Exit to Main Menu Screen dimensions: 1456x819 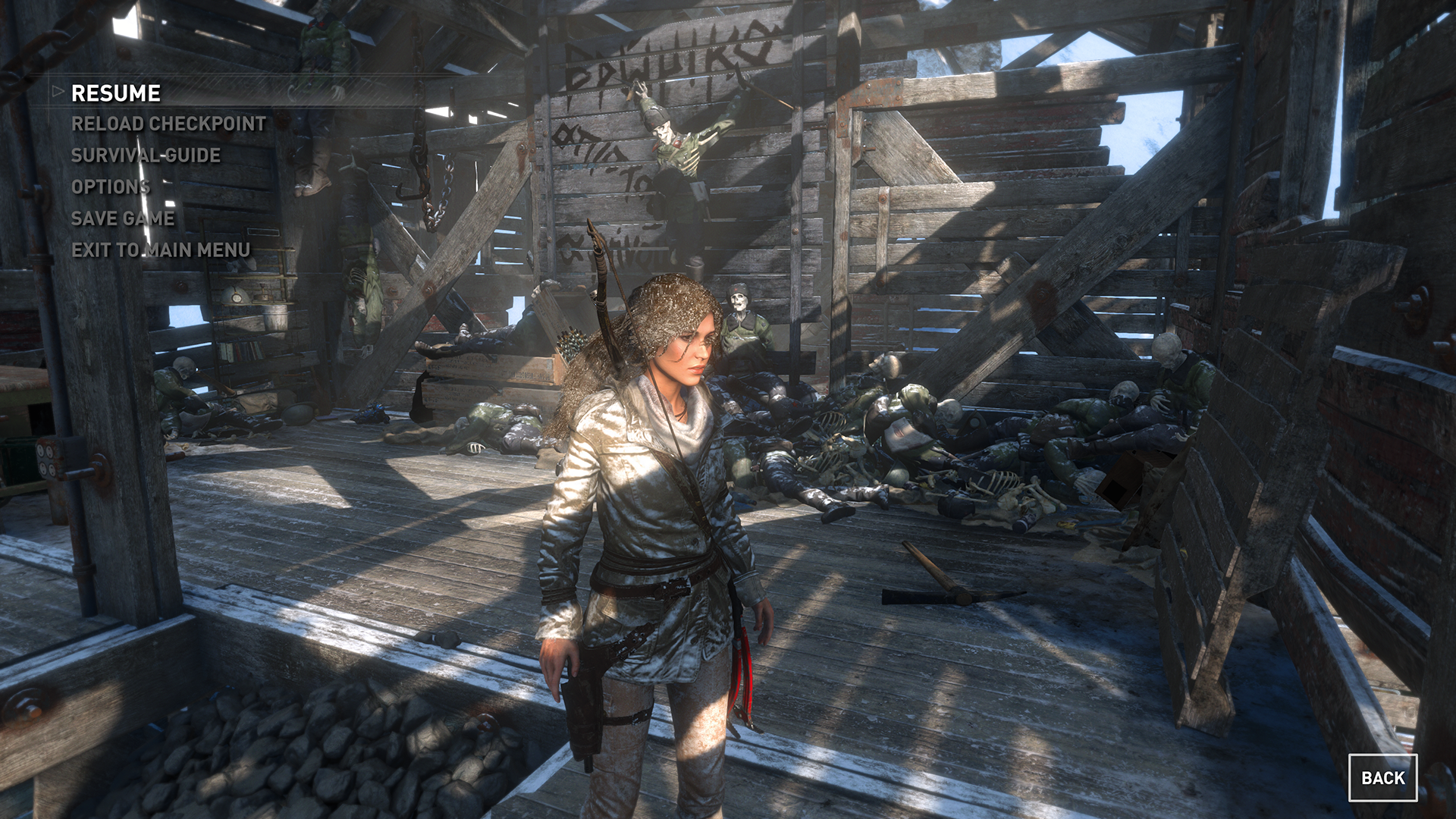[x=161, y=250]
